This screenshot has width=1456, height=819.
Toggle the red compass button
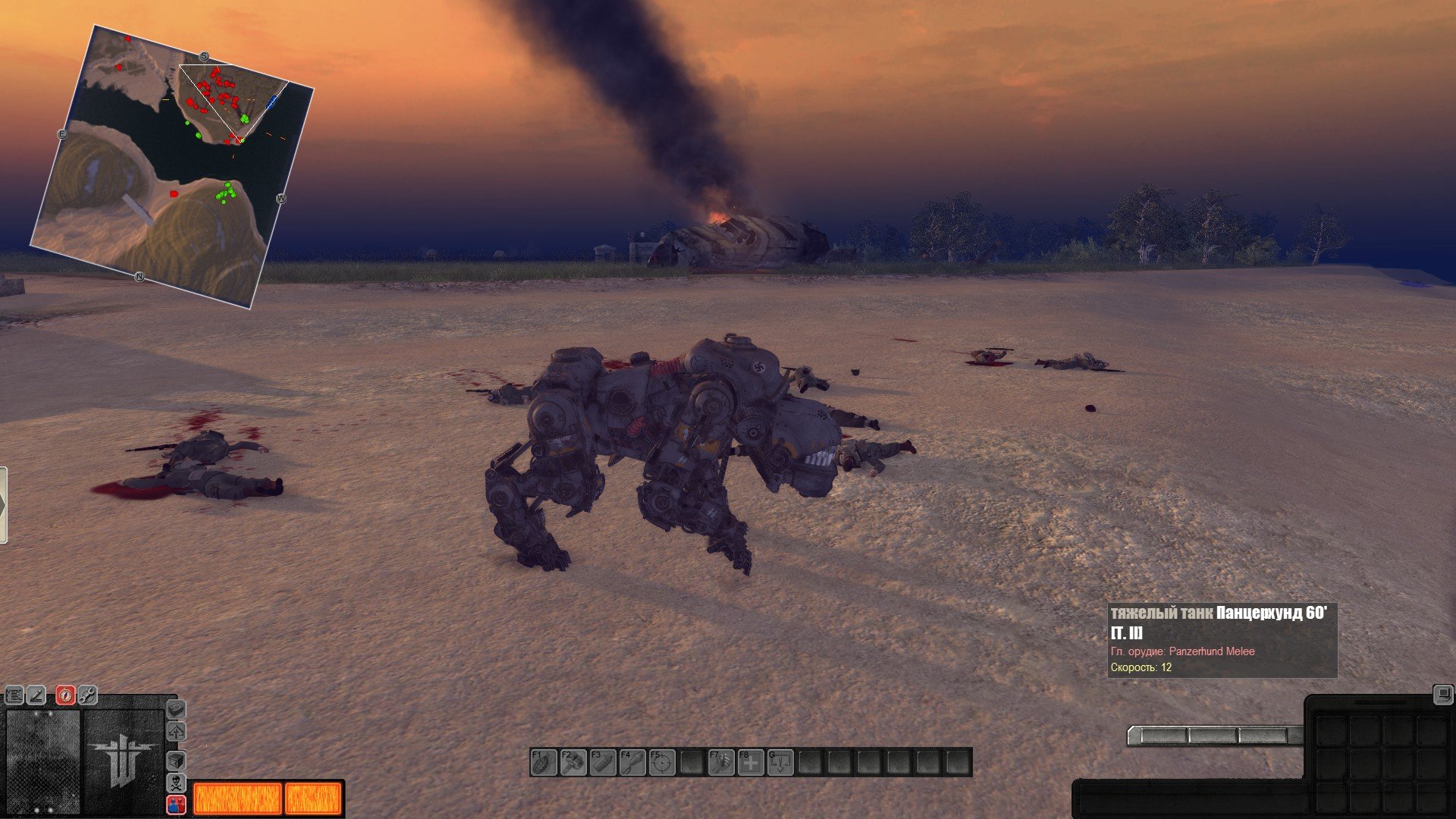tap(65, 695)
